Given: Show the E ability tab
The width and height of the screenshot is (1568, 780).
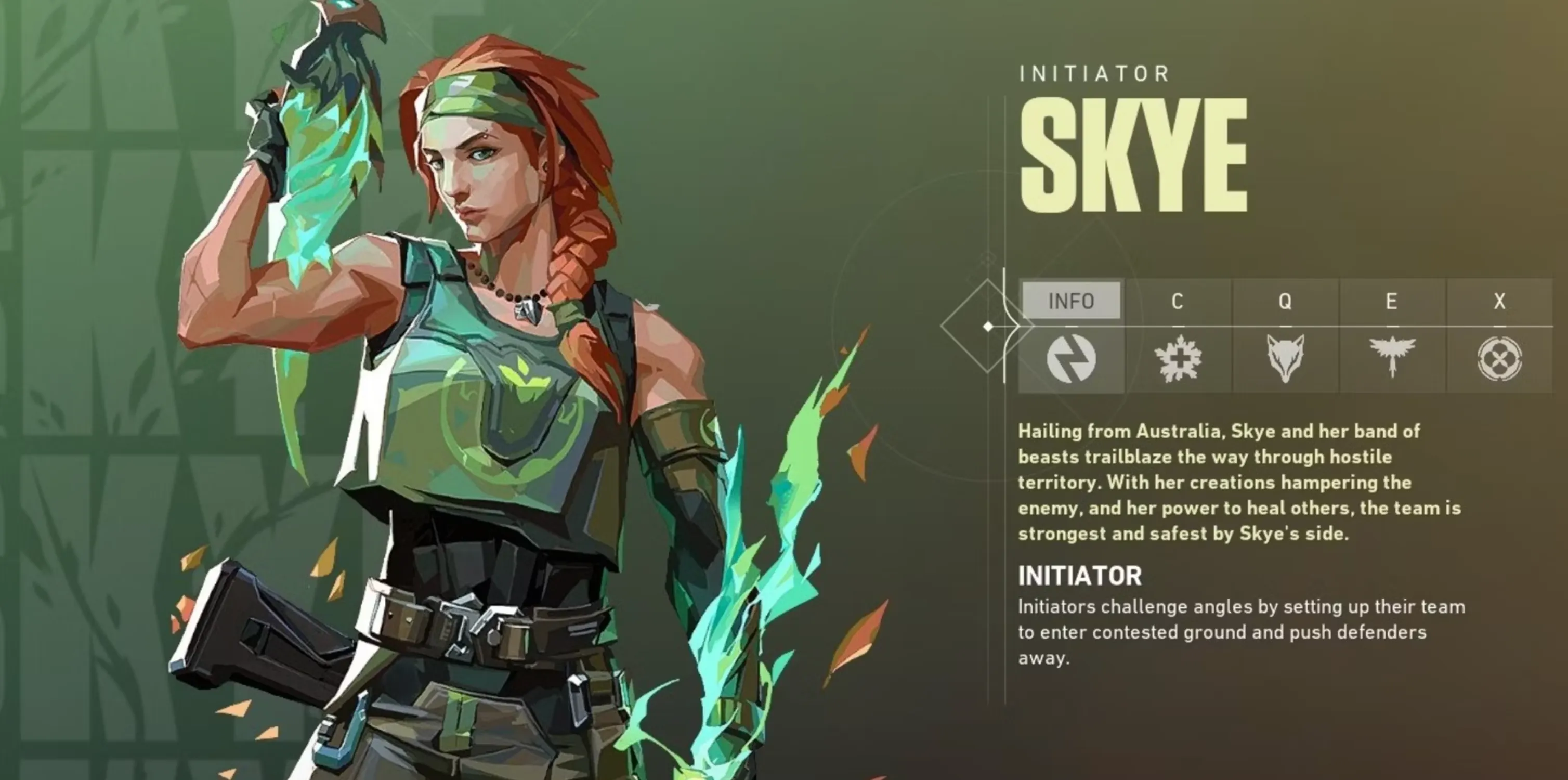Looking at the screenshot, I should pyautogui.click(x=1391, y=301).
